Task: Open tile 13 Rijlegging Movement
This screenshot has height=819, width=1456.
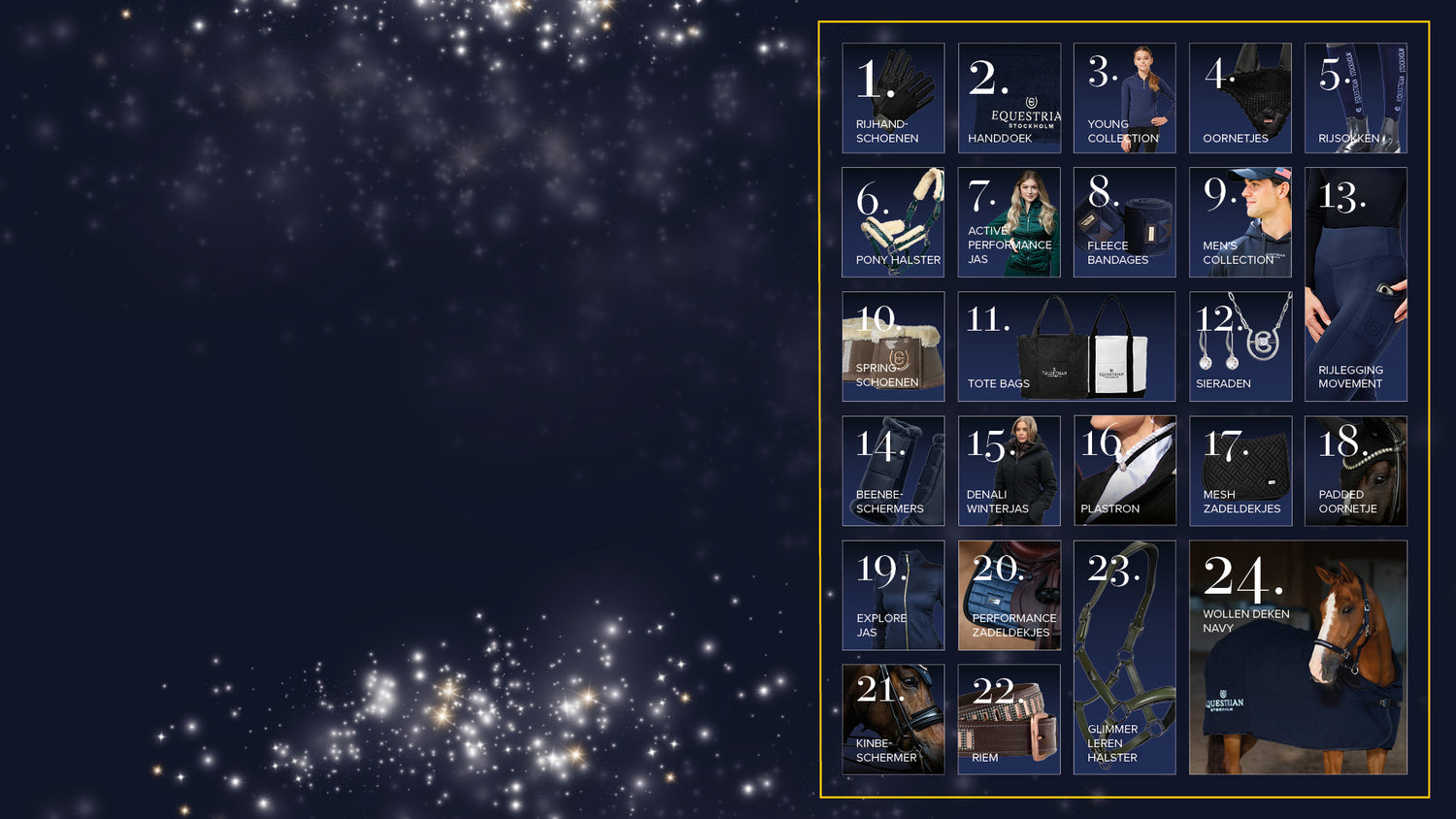Action: pos(1355,284)
